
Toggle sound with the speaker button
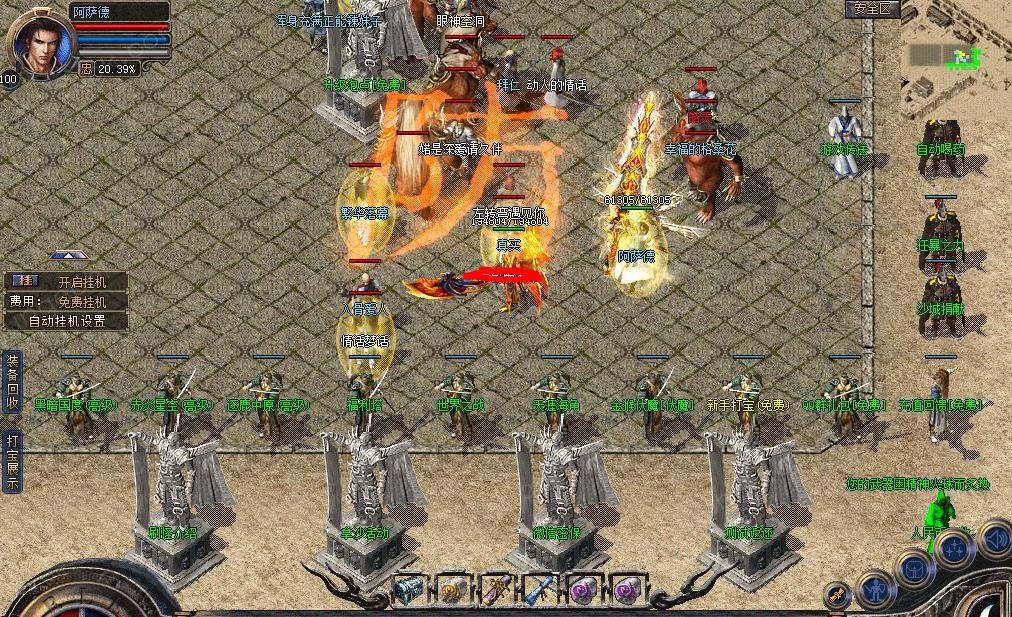(994, 539)
